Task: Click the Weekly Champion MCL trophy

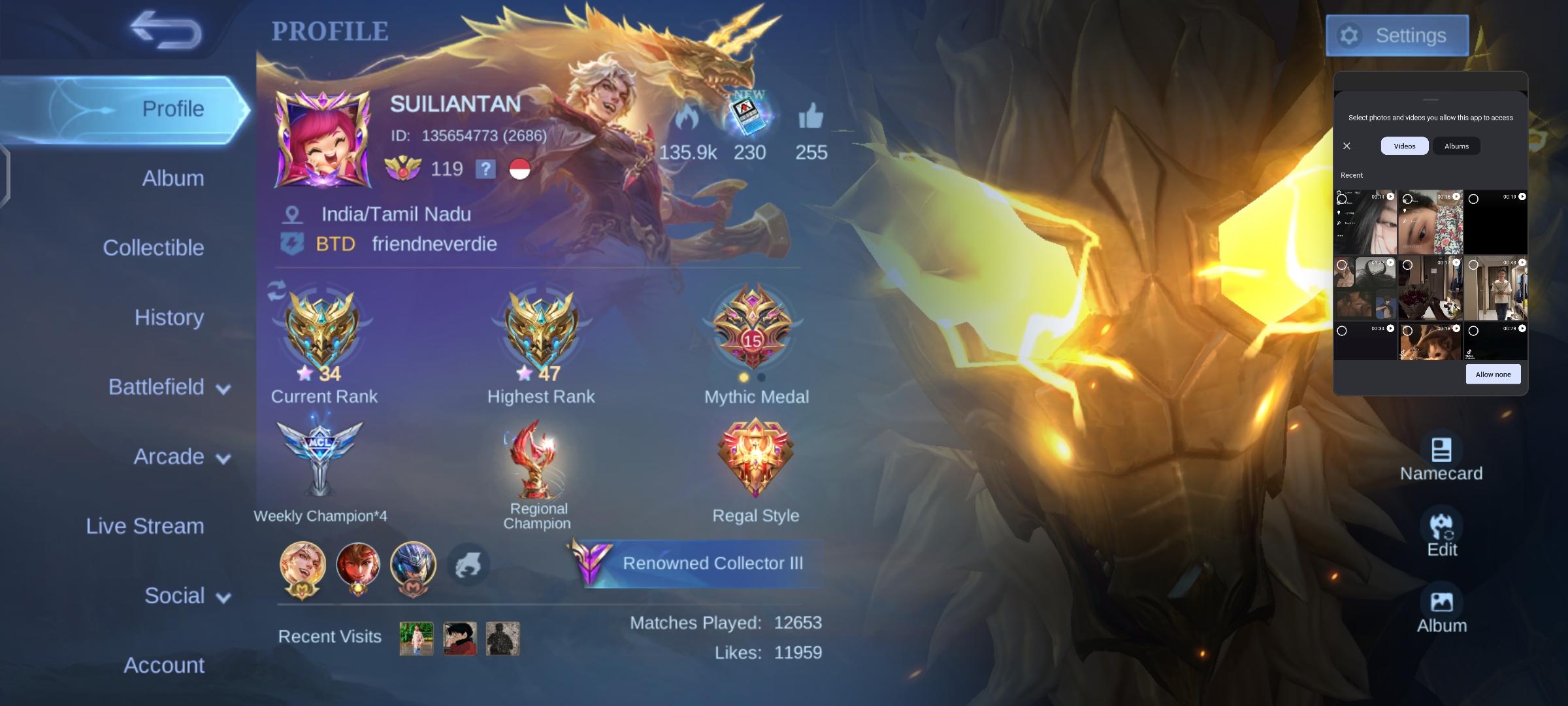Action: pyautogui.click(x=319, y=458)
